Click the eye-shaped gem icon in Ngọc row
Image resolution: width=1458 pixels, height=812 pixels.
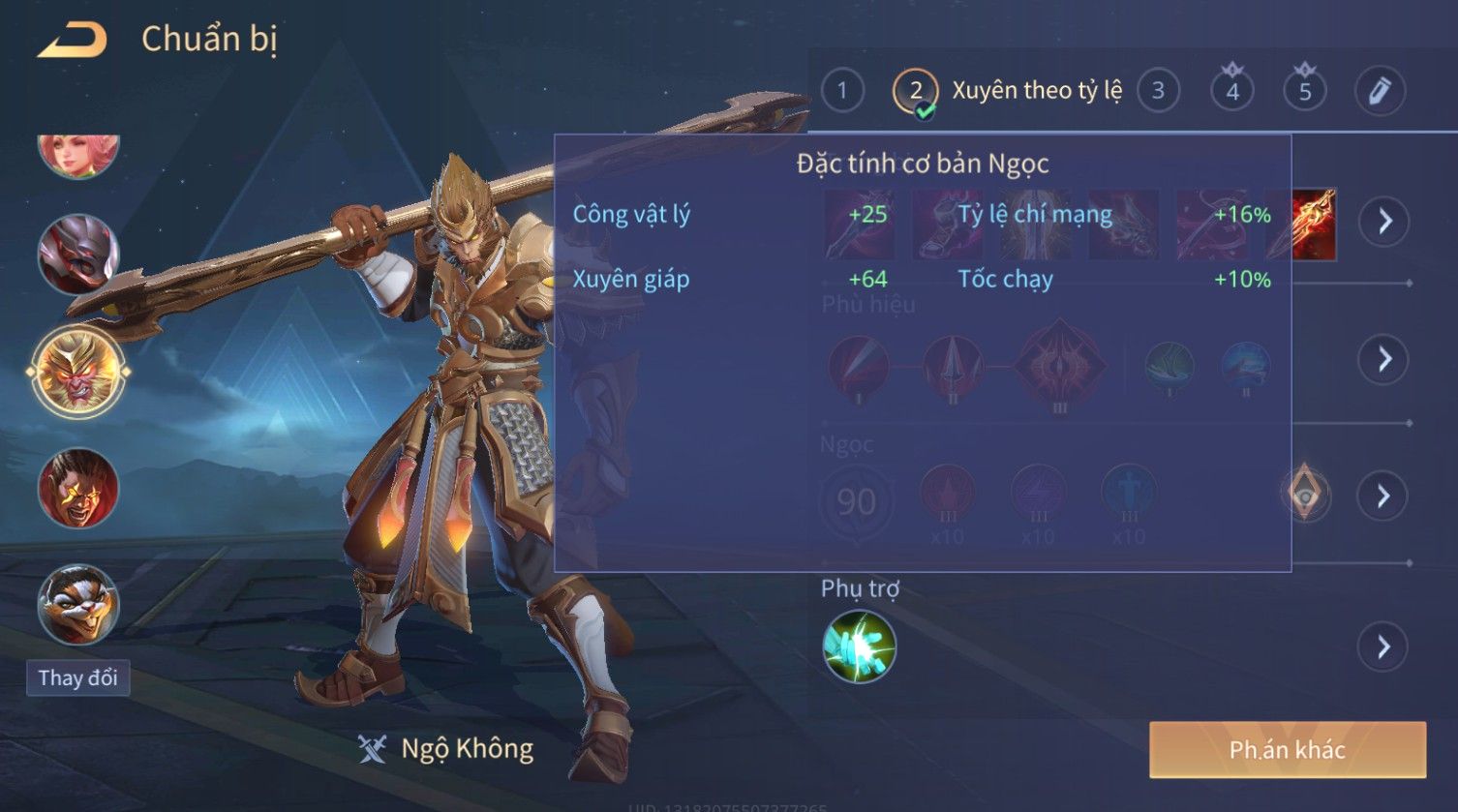tap(1305, 496)
